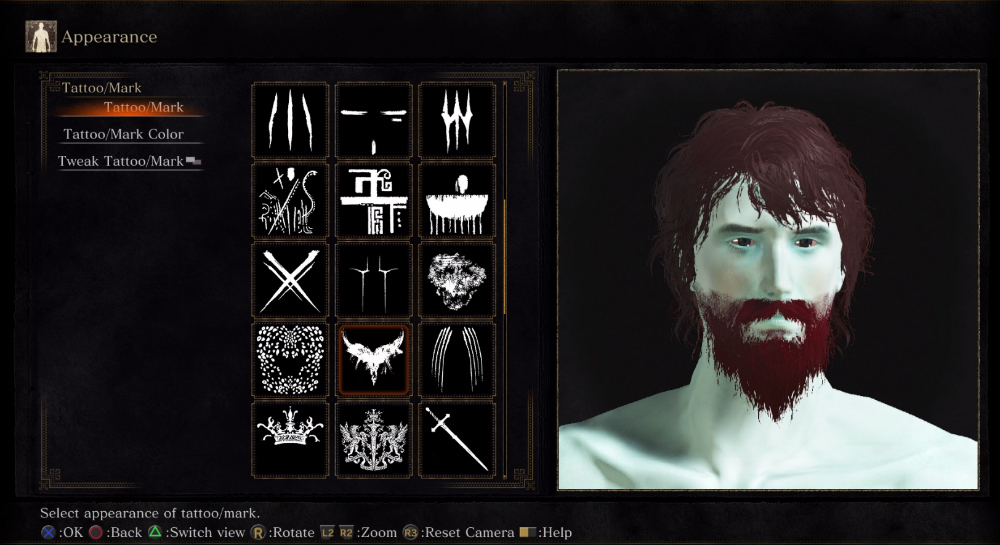
Task: Select the highlighted Tattoo/Mark menu entry
Action: pyautogui.click(x=143, y=108)
